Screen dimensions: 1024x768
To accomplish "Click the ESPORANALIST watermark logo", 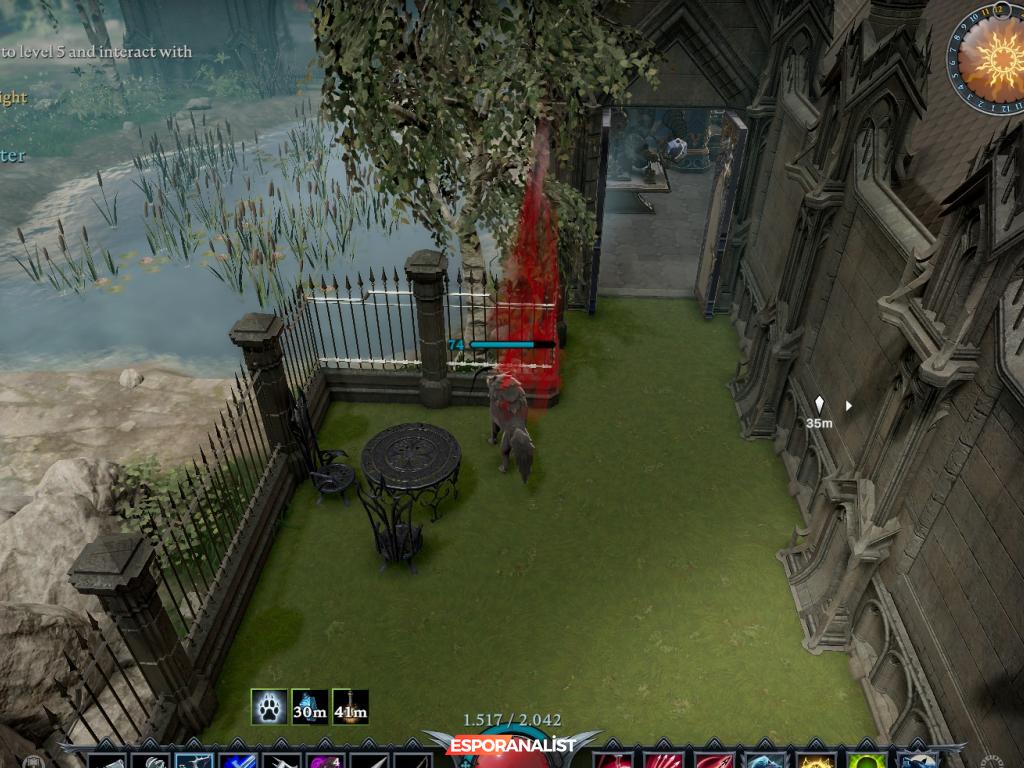I will (x=511, y=746).
